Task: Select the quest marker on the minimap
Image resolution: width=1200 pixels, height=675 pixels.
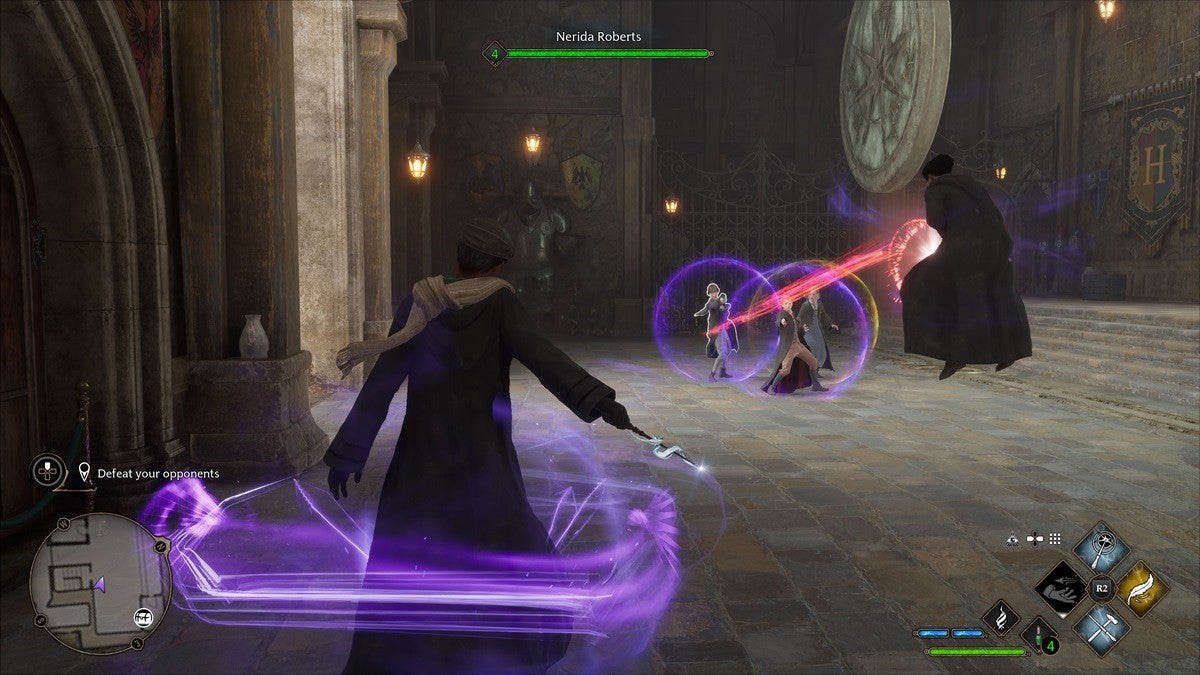Action: pos(141,617)
